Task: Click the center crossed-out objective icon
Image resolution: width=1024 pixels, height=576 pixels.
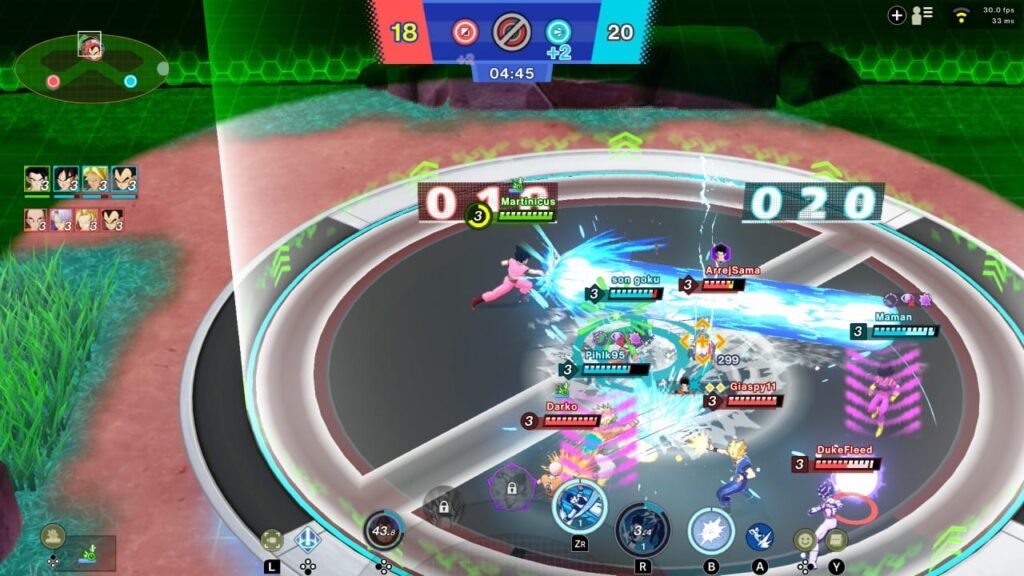Action: tap(511, 32)
